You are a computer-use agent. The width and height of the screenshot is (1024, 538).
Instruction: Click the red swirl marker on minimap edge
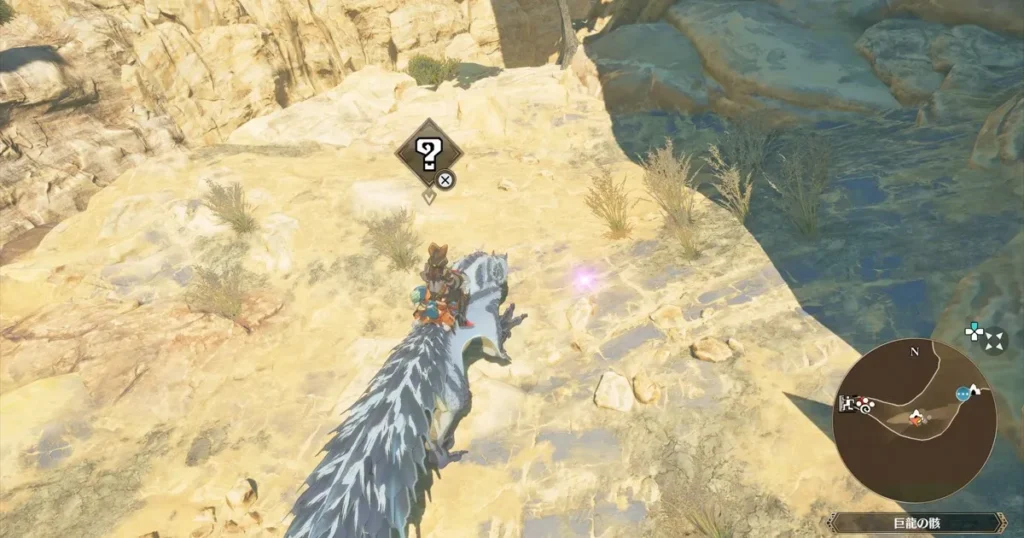coord(862,403)
